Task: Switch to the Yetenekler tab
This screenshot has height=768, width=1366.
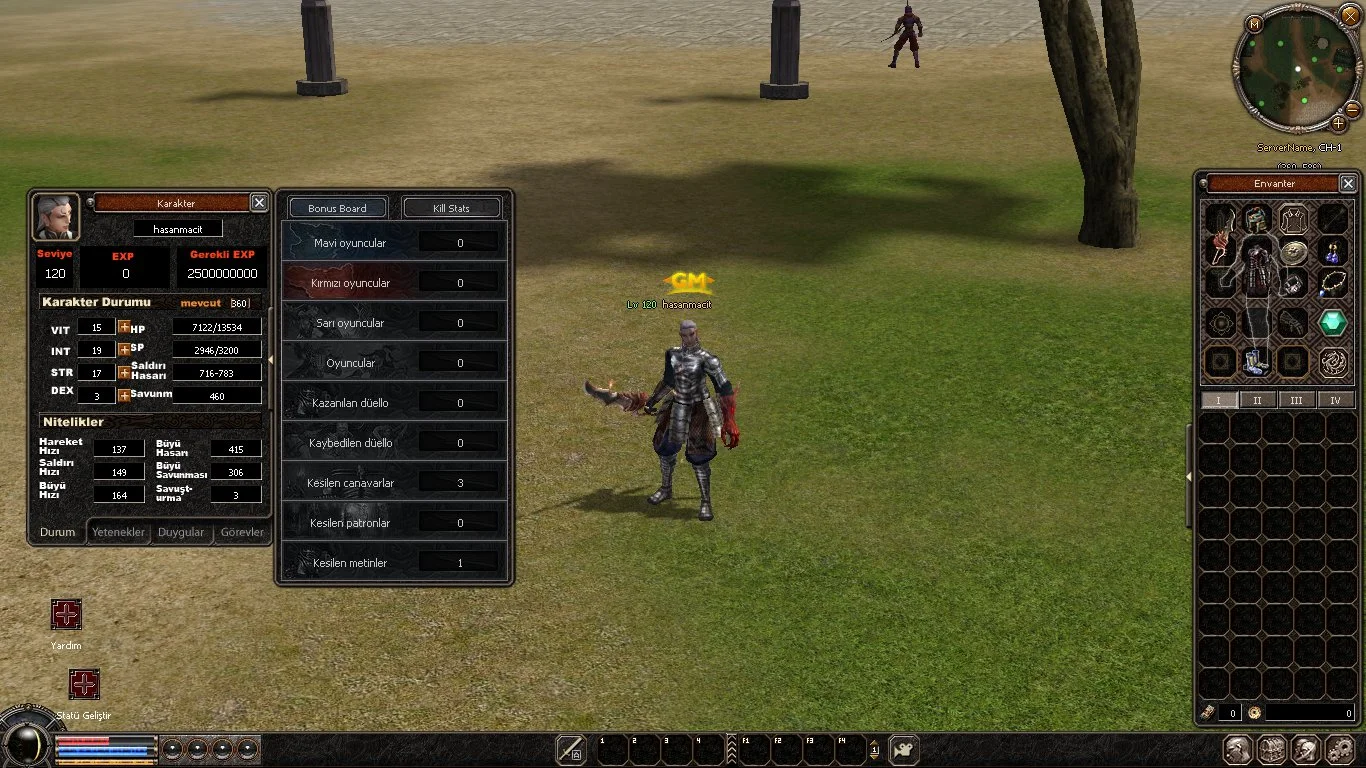Action: [119, 532]
